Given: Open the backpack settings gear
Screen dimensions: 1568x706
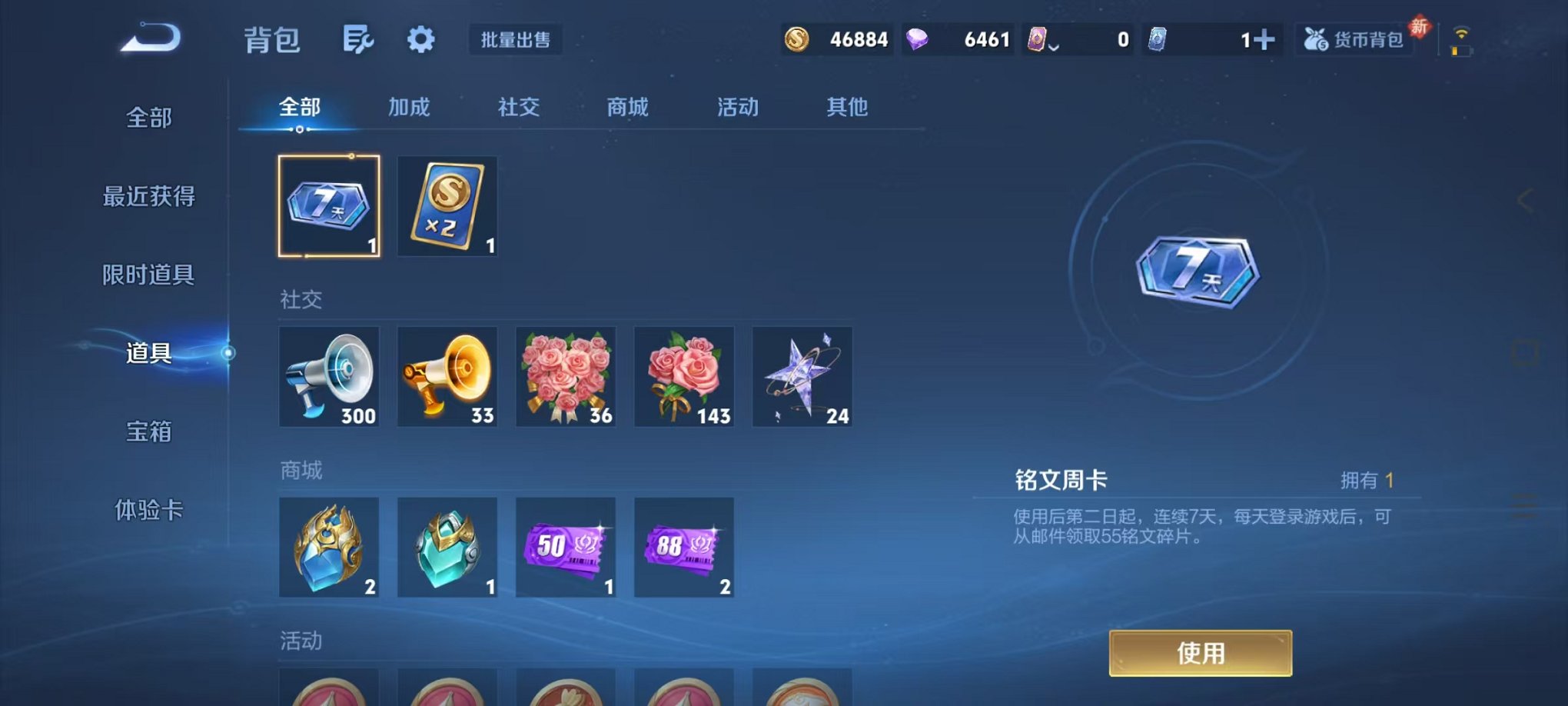Looking at the screenshot, I should 420,40.
